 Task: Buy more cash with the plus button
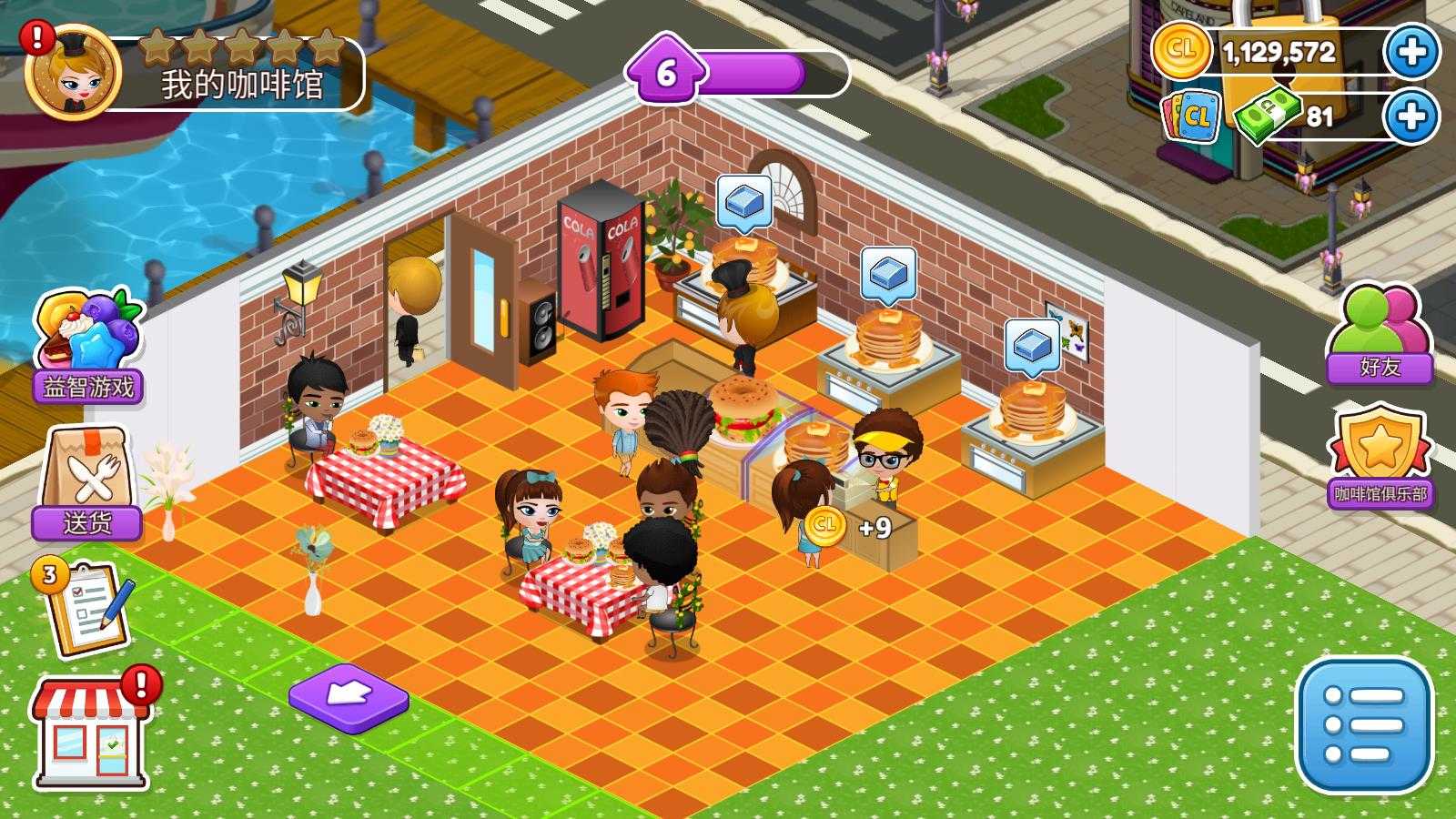point(1411,116)
